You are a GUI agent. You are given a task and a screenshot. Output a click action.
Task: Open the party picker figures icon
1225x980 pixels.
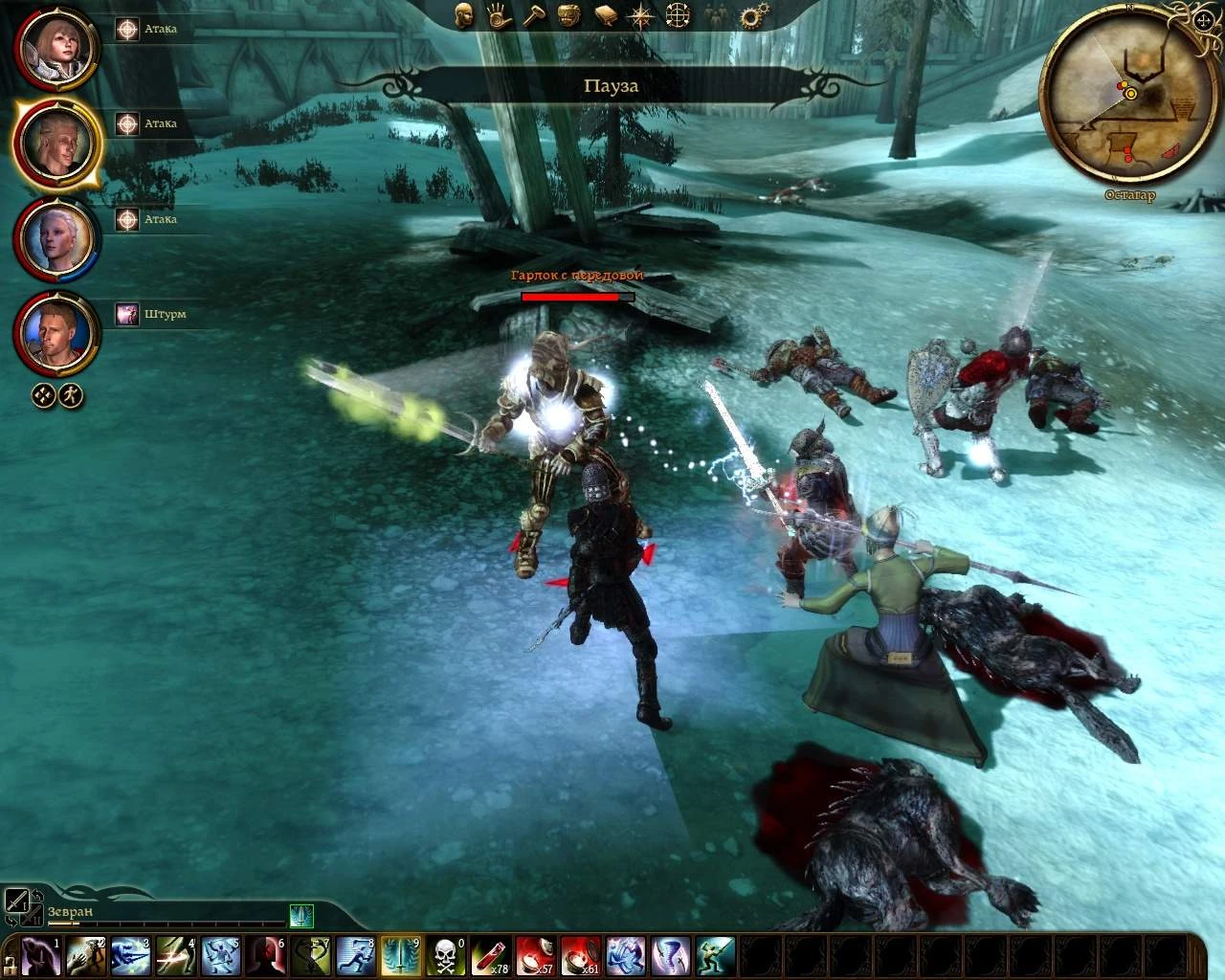click(x=716, y=15)
